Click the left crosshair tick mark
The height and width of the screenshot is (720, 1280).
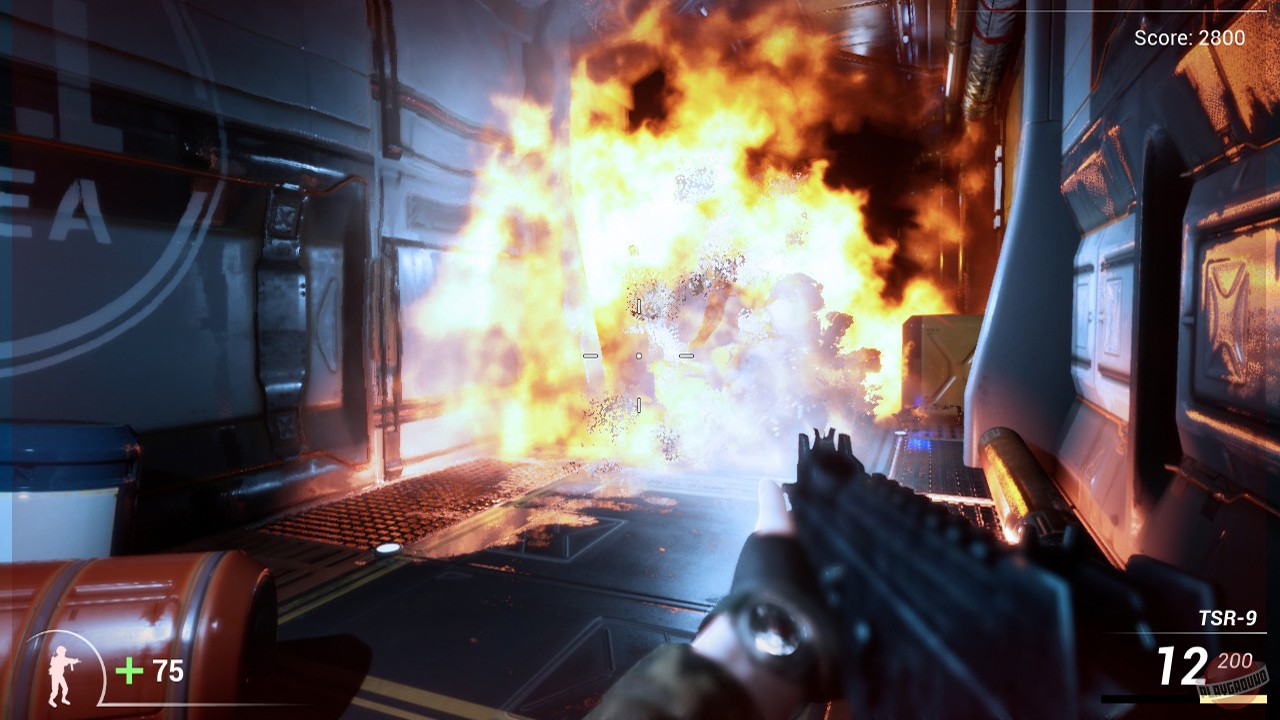(590, 355)
